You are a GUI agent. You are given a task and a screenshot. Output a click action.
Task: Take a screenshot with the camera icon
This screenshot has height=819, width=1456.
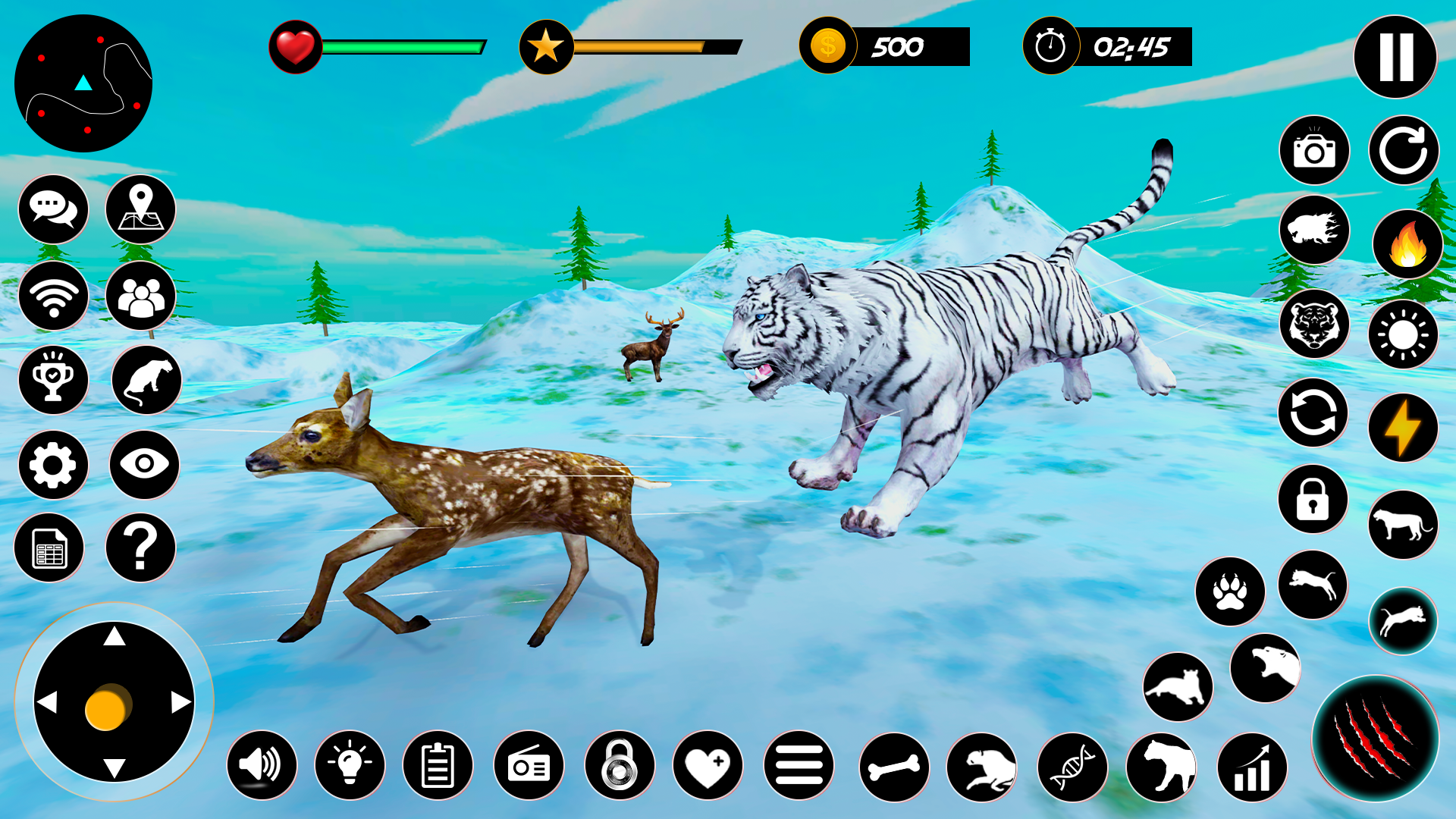(x=1314, y=150)
